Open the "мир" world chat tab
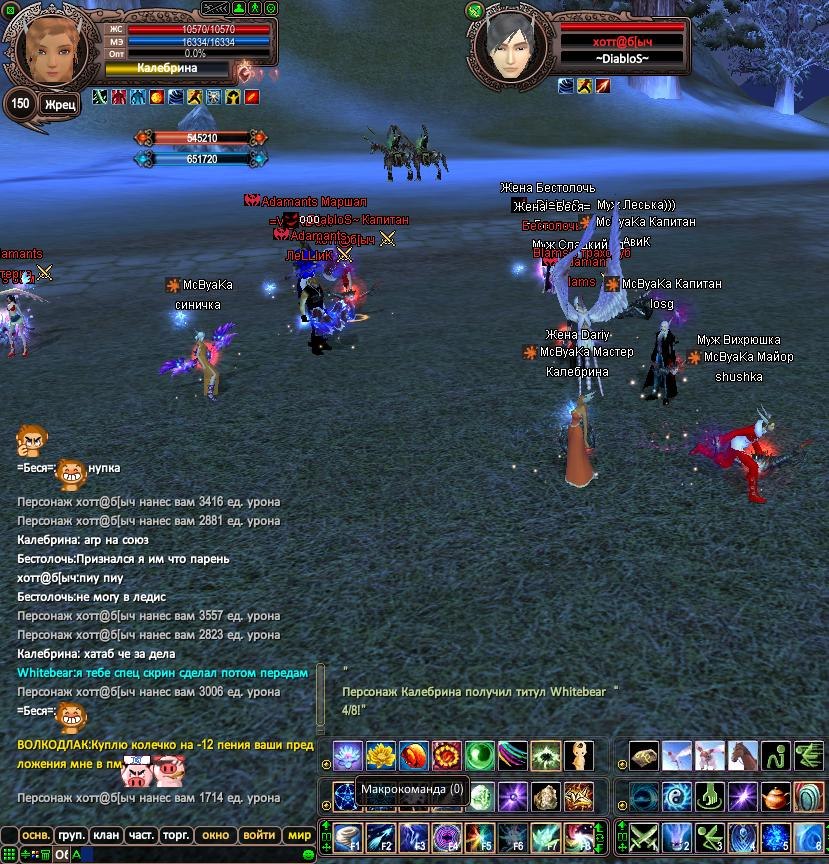The height and width of the screenshot is (864, 829). pyautogui.click(x=299, y=835)
